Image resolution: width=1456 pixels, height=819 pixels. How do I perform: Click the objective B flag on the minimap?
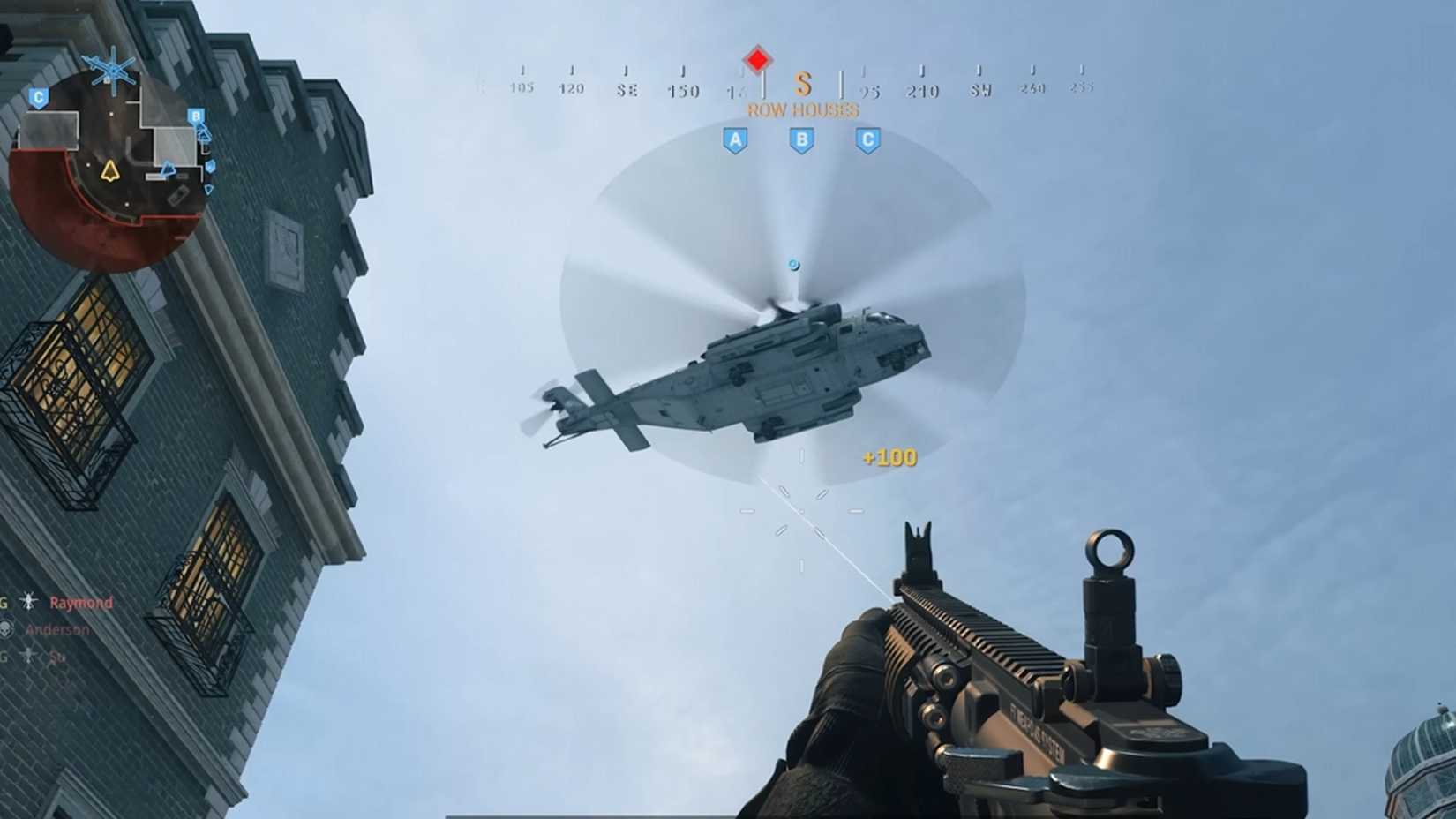point(195,115)
